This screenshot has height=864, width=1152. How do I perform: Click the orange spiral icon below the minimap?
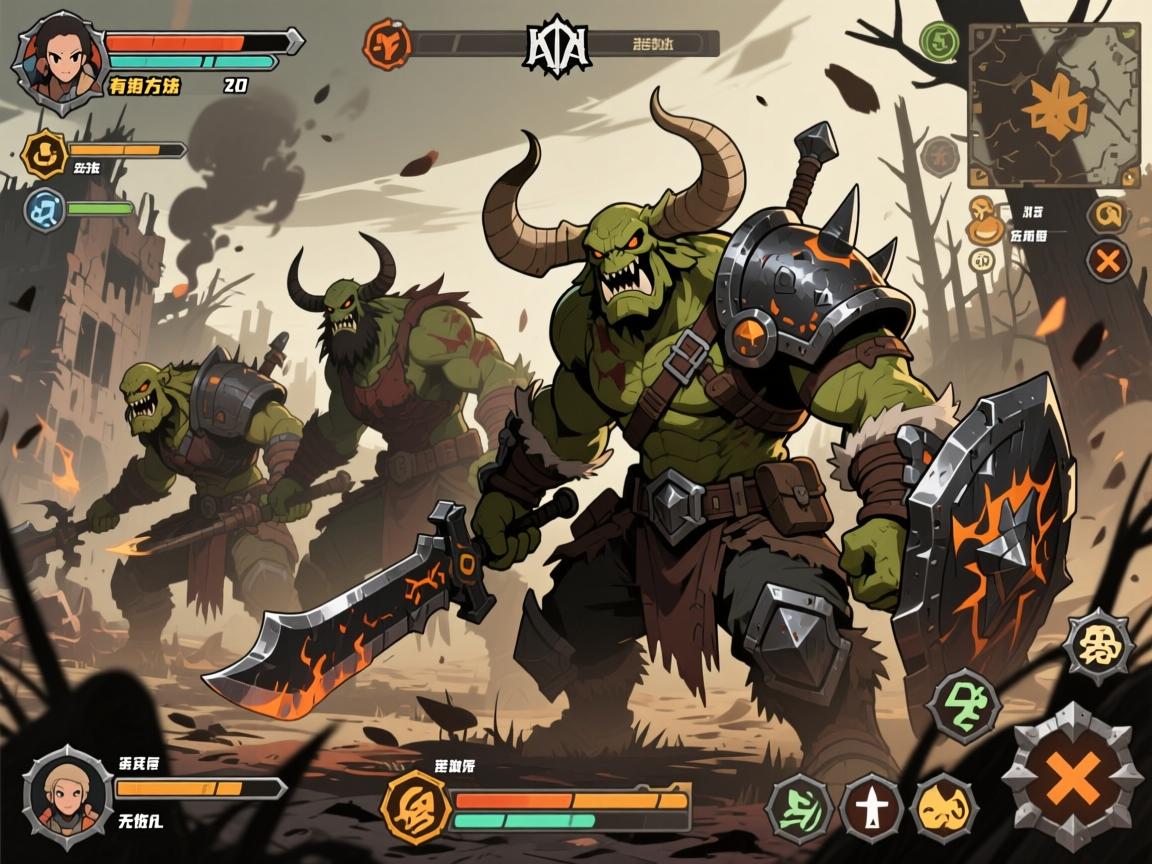tap(1105, 213)
